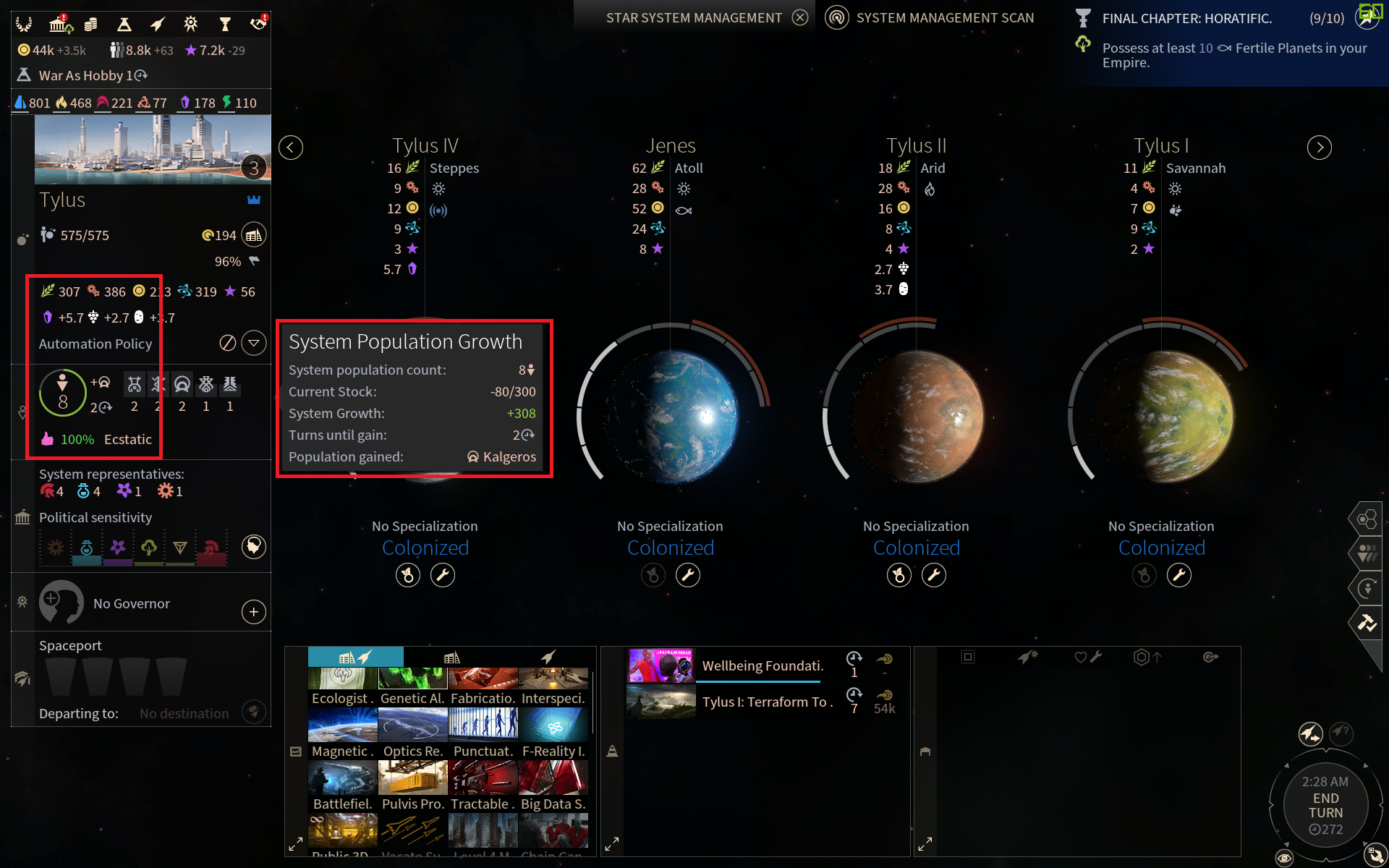The width and height of the screenshot is (1389, 868).
Task: Open the political sensitivity round button
Action: pos(253,547)
